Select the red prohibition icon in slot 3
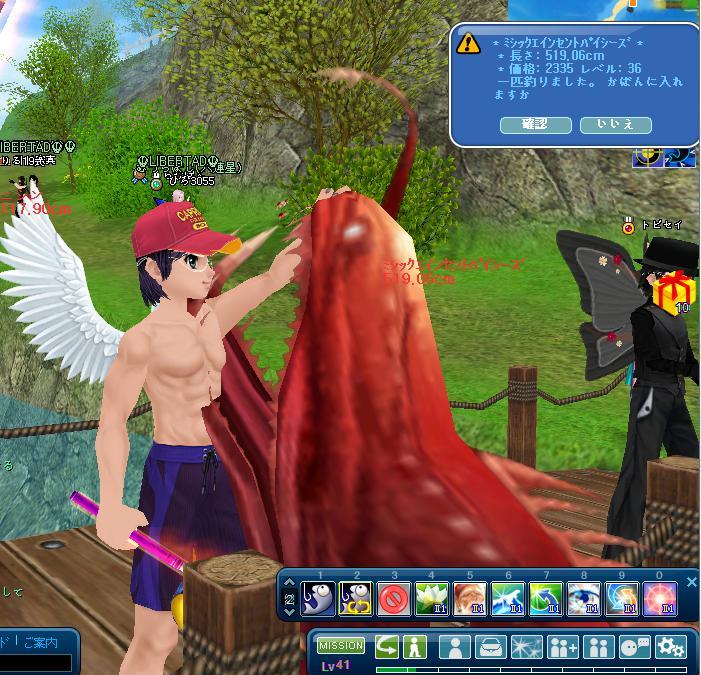701x675 pixels. pyautogui.click(x=394, y=598)
